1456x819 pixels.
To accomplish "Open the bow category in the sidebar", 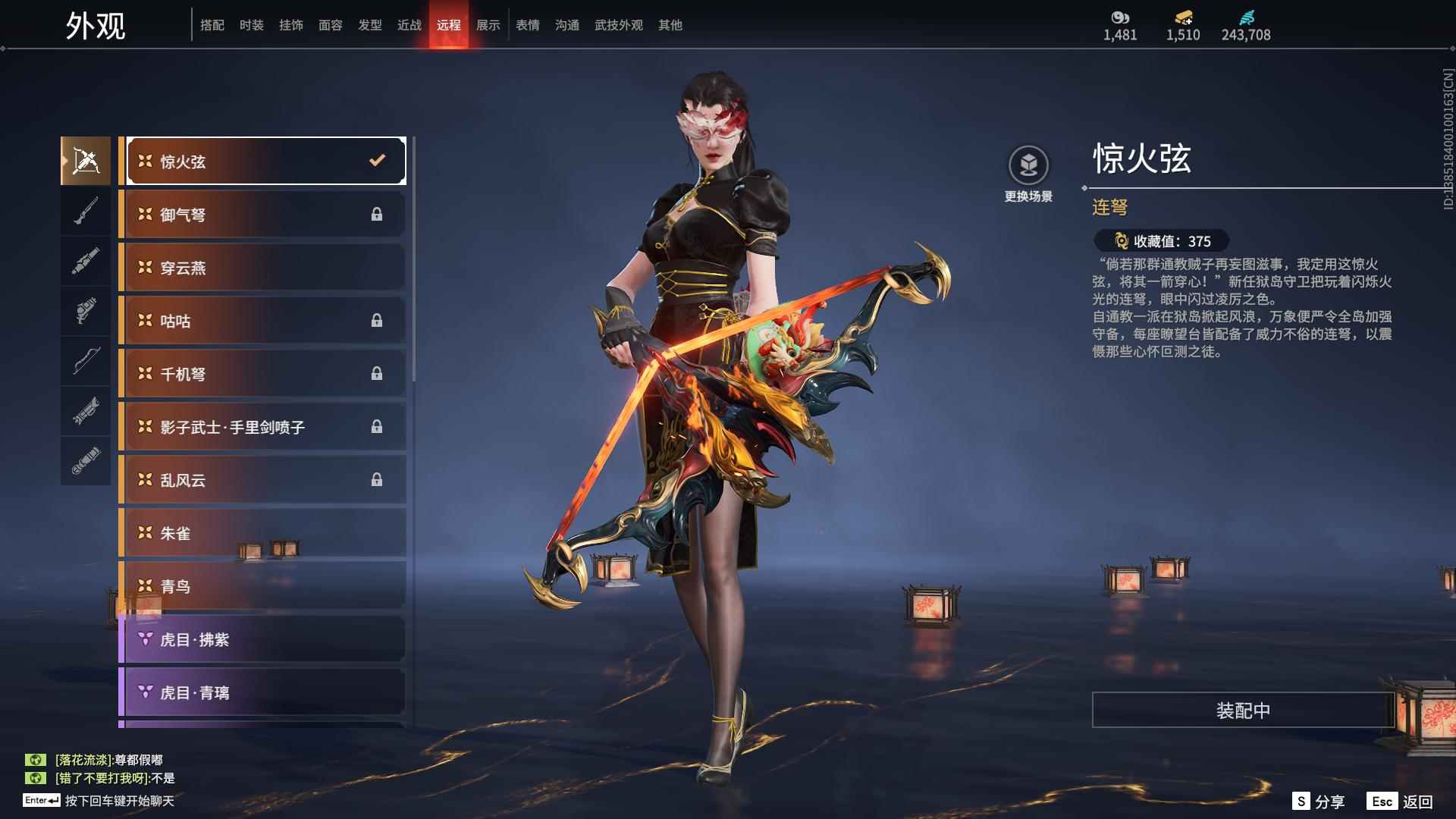I will [86, 362].
